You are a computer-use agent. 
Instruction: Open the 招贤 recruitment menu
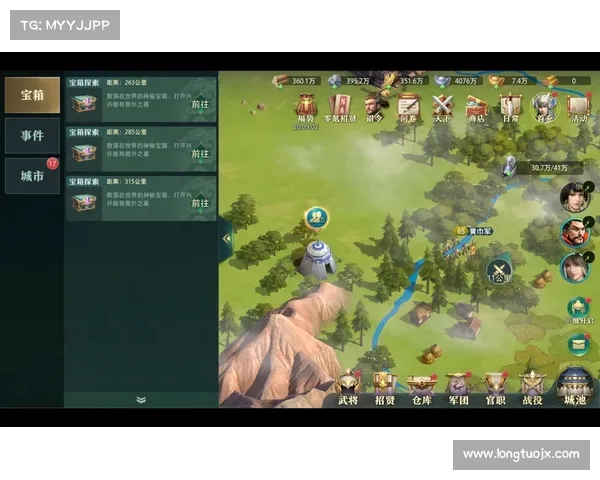tap(385, 388)
